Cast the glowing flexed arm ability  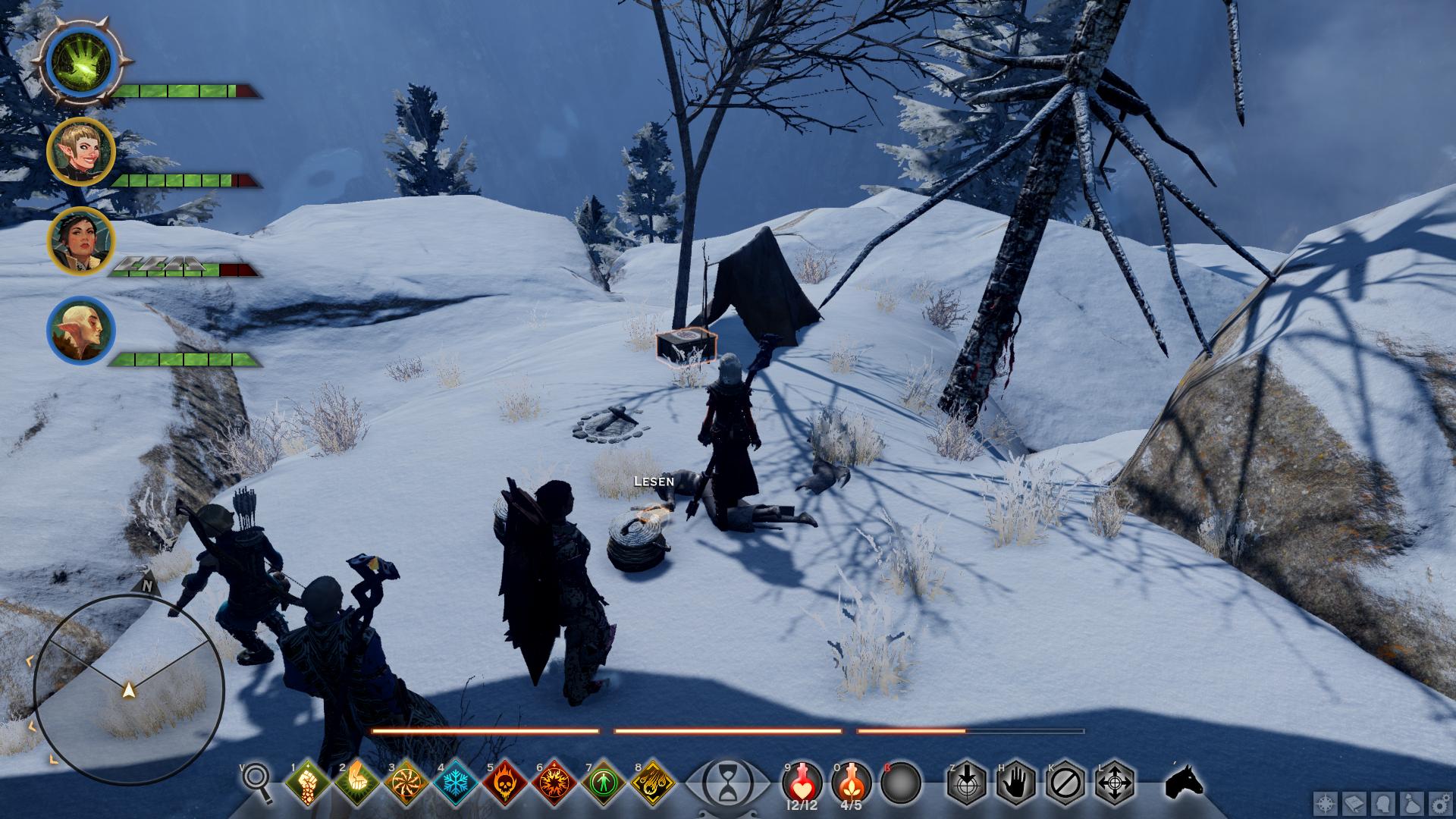(356, 781)
